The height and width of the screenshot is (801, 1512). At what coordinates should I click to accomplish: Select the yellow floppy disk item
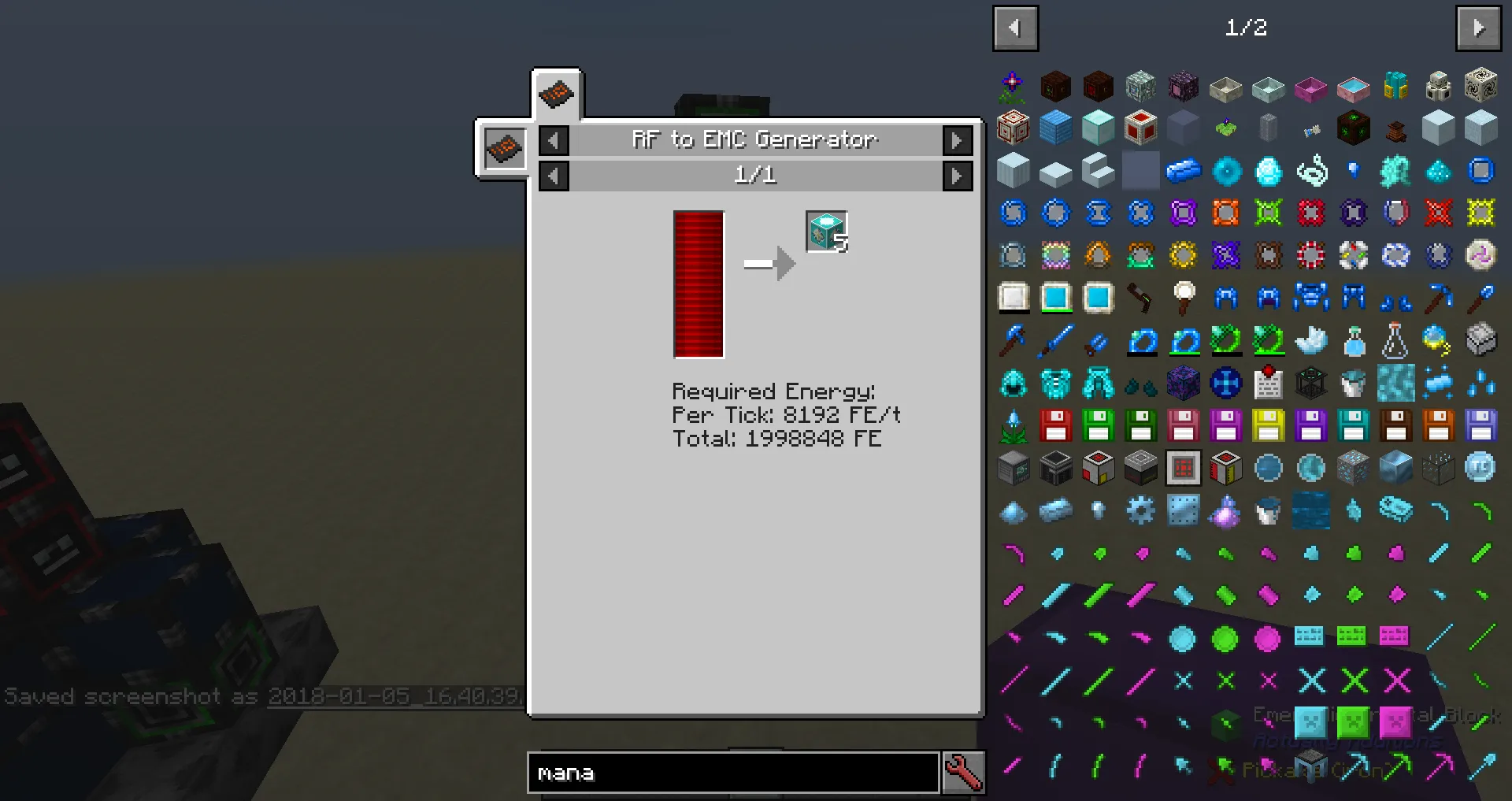1268,426
